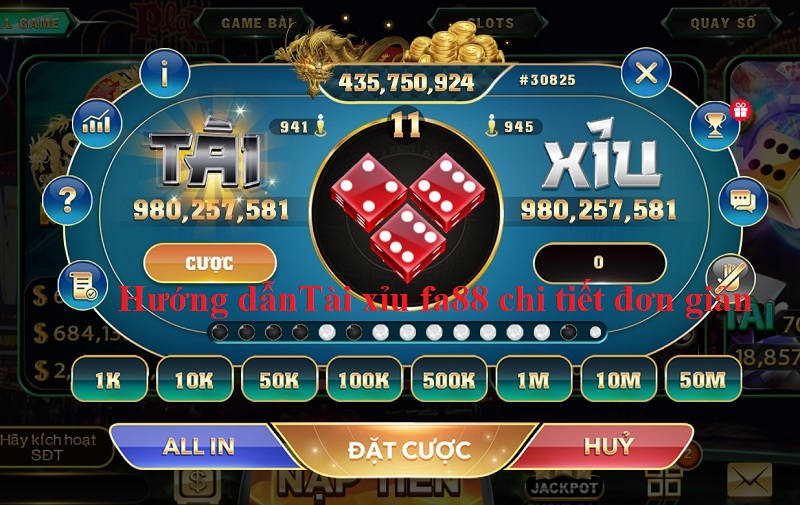Close the Tài Xỉu game panel
This screenshot has width=800, height=505.
[x=646, y=72]
